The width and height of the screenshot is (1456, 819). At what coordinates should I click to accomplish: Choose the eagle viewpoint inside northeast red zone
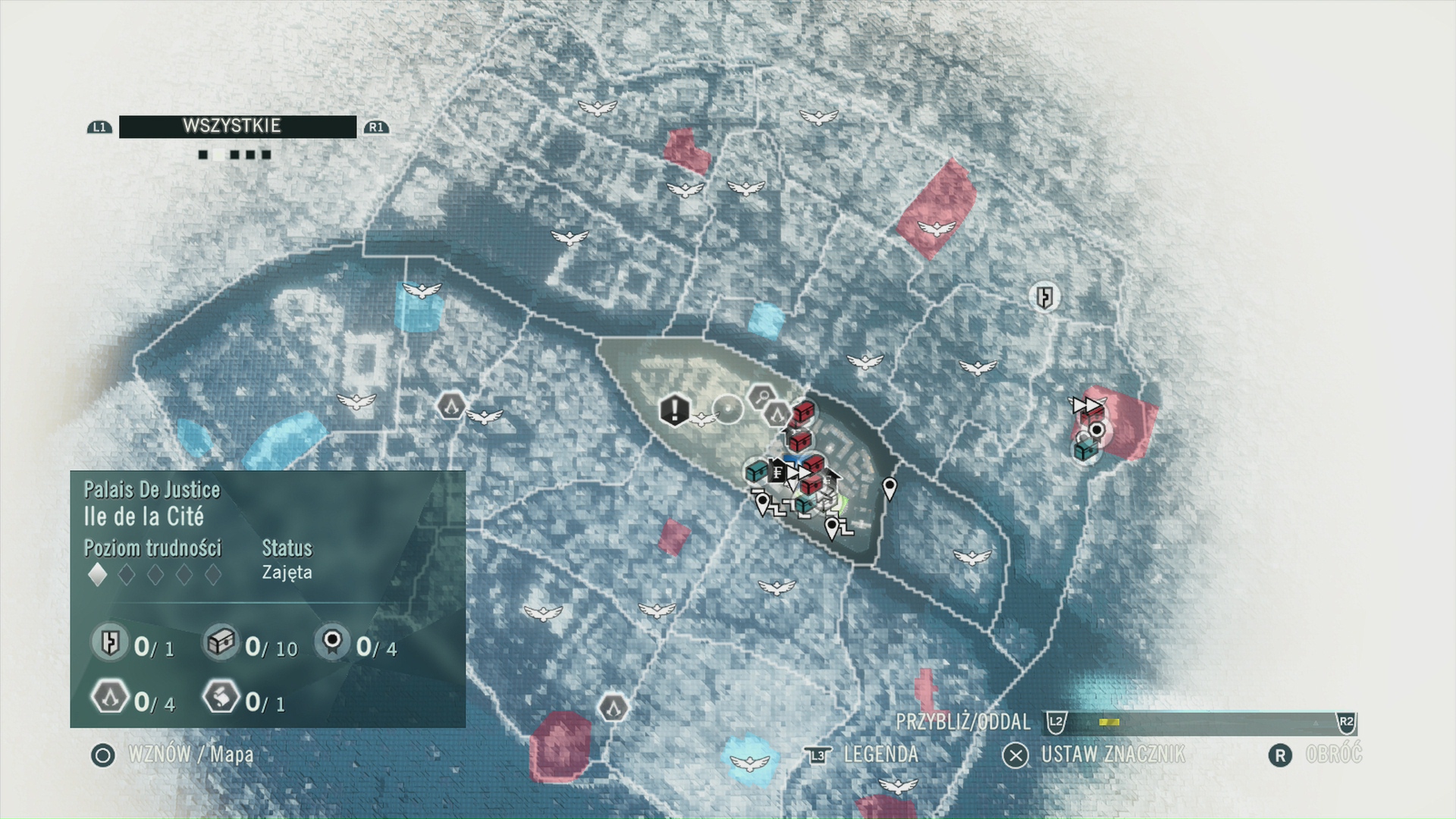click(x=934, y=227)
